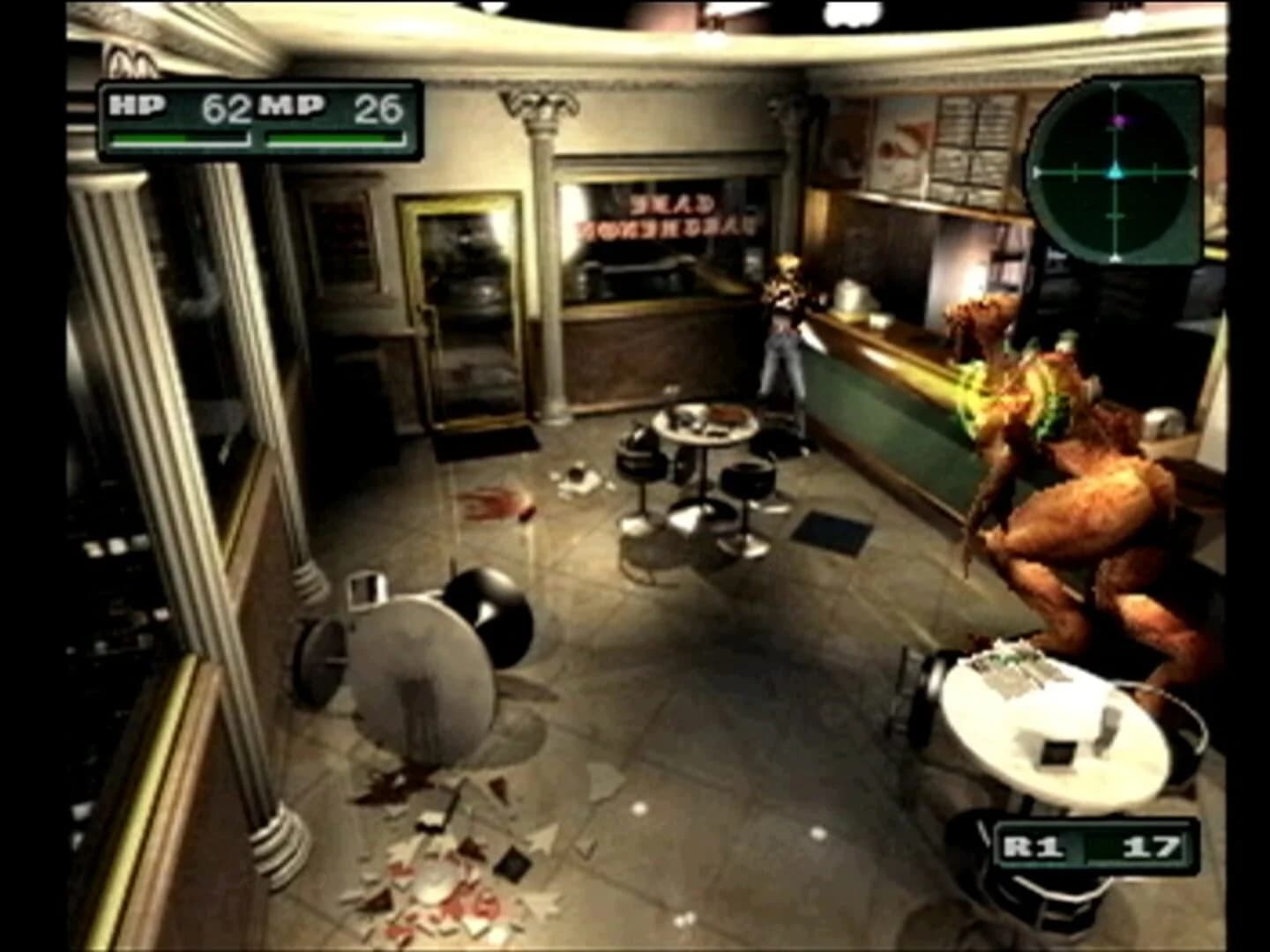Click the south arrow below the radar crosshair
This screenshot has height=952, width=1270.
pos(1116,256)
